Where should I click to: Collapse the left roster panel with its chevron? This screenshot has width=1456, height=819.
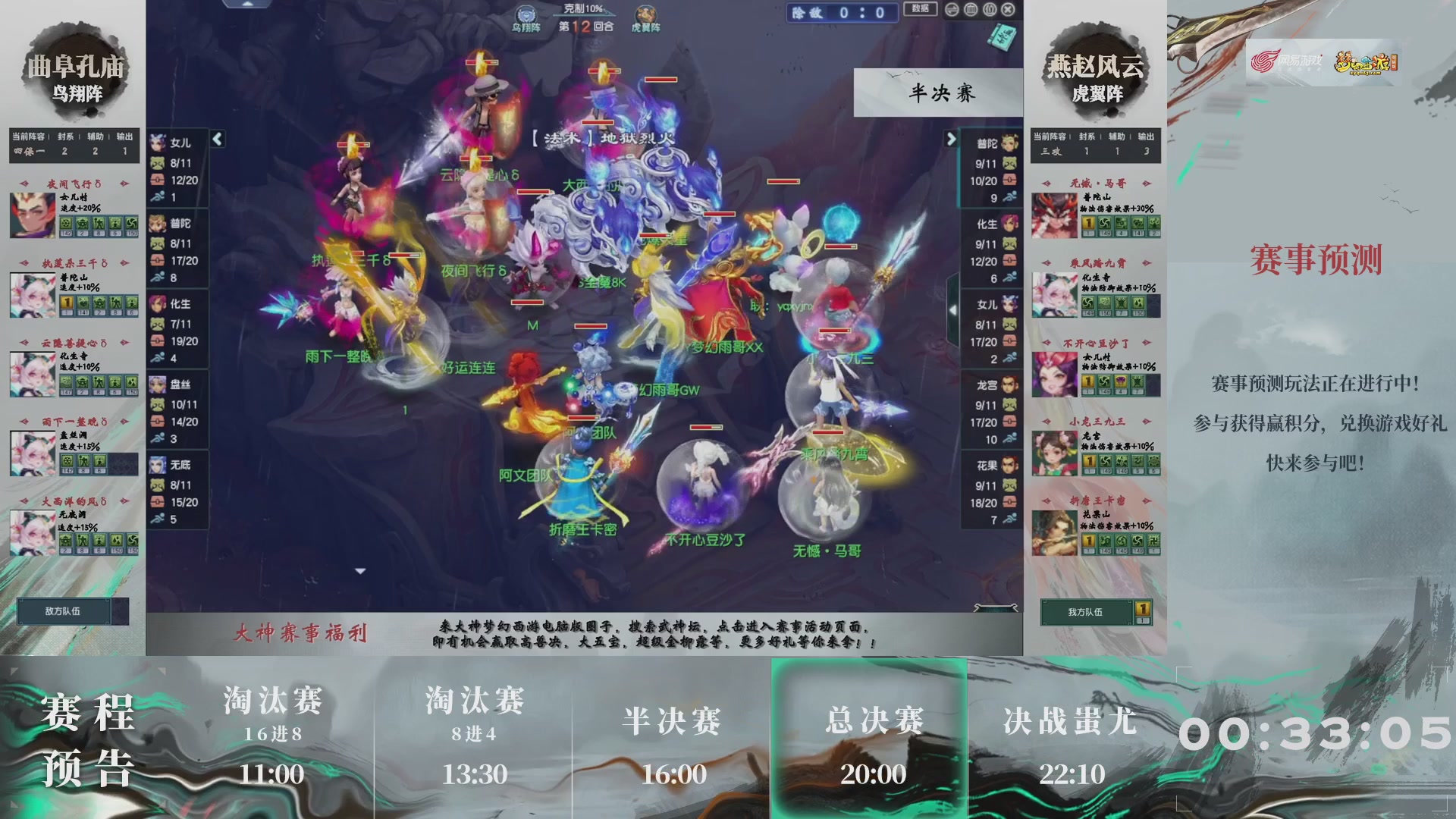217,139
